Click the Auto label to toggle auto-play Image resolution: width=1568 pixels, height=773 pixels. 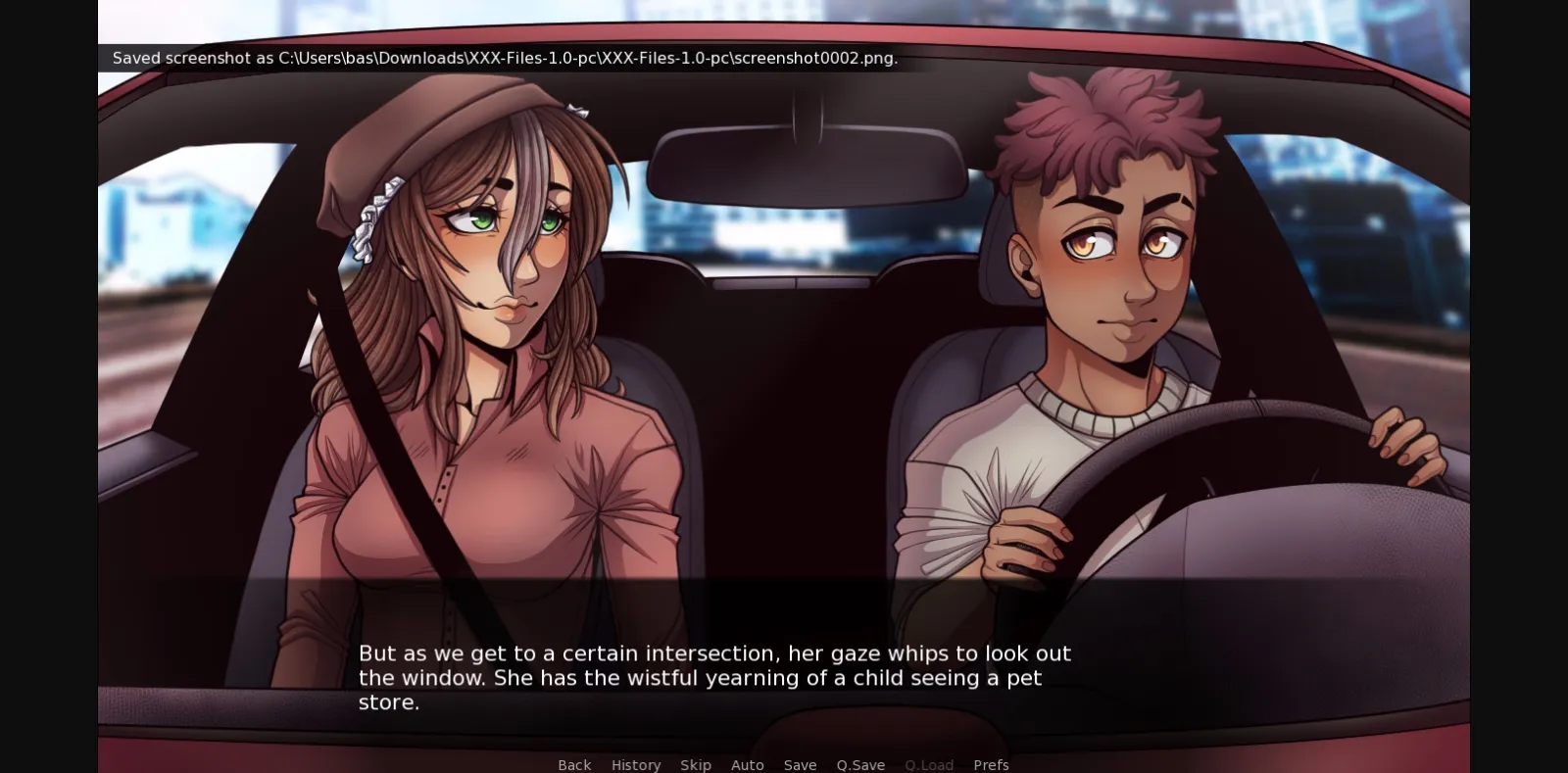[x=748, y=764]
